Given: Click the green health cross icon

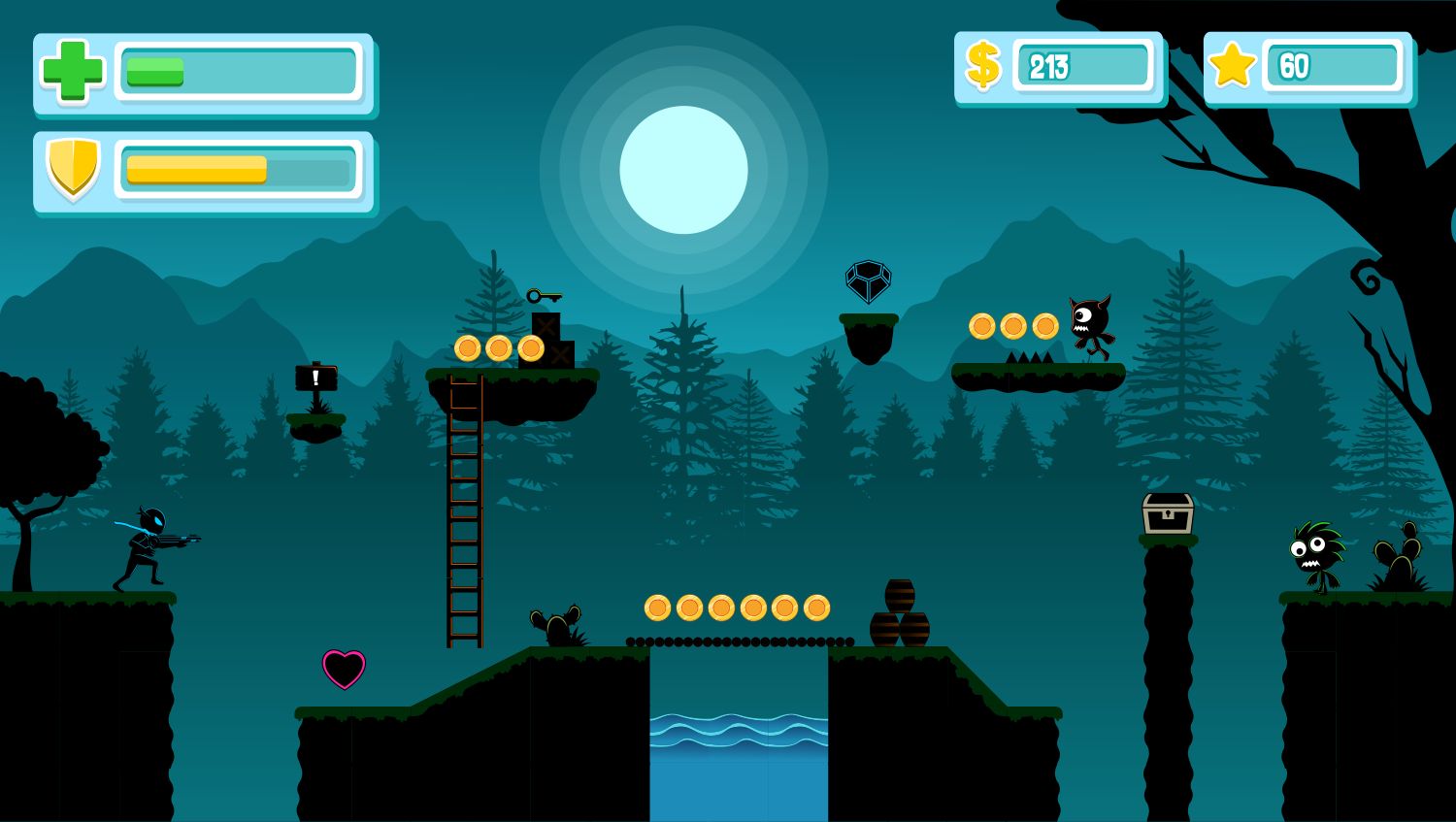Looking at the screenshot, I should tap(73, 71).
